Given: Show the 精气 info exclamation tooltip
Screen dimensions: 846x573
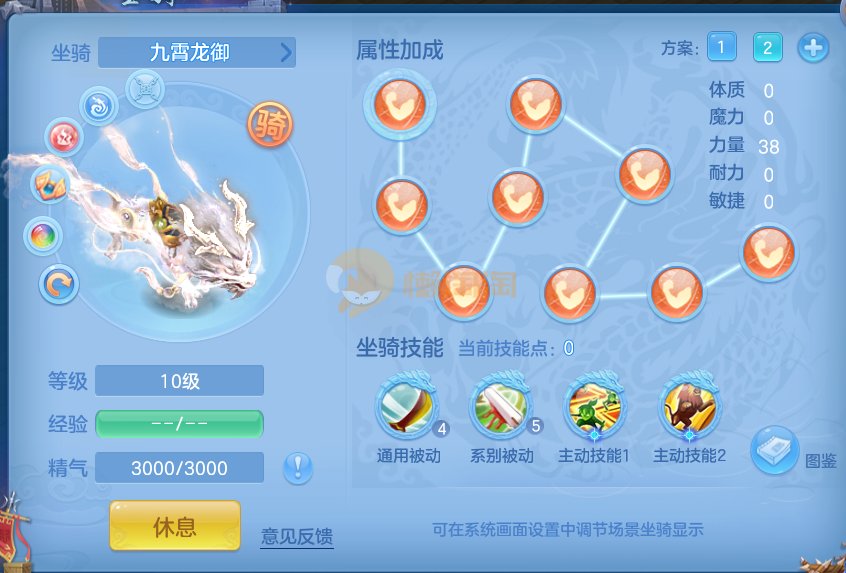Looking at the screenshot, I should pos(298,467).
